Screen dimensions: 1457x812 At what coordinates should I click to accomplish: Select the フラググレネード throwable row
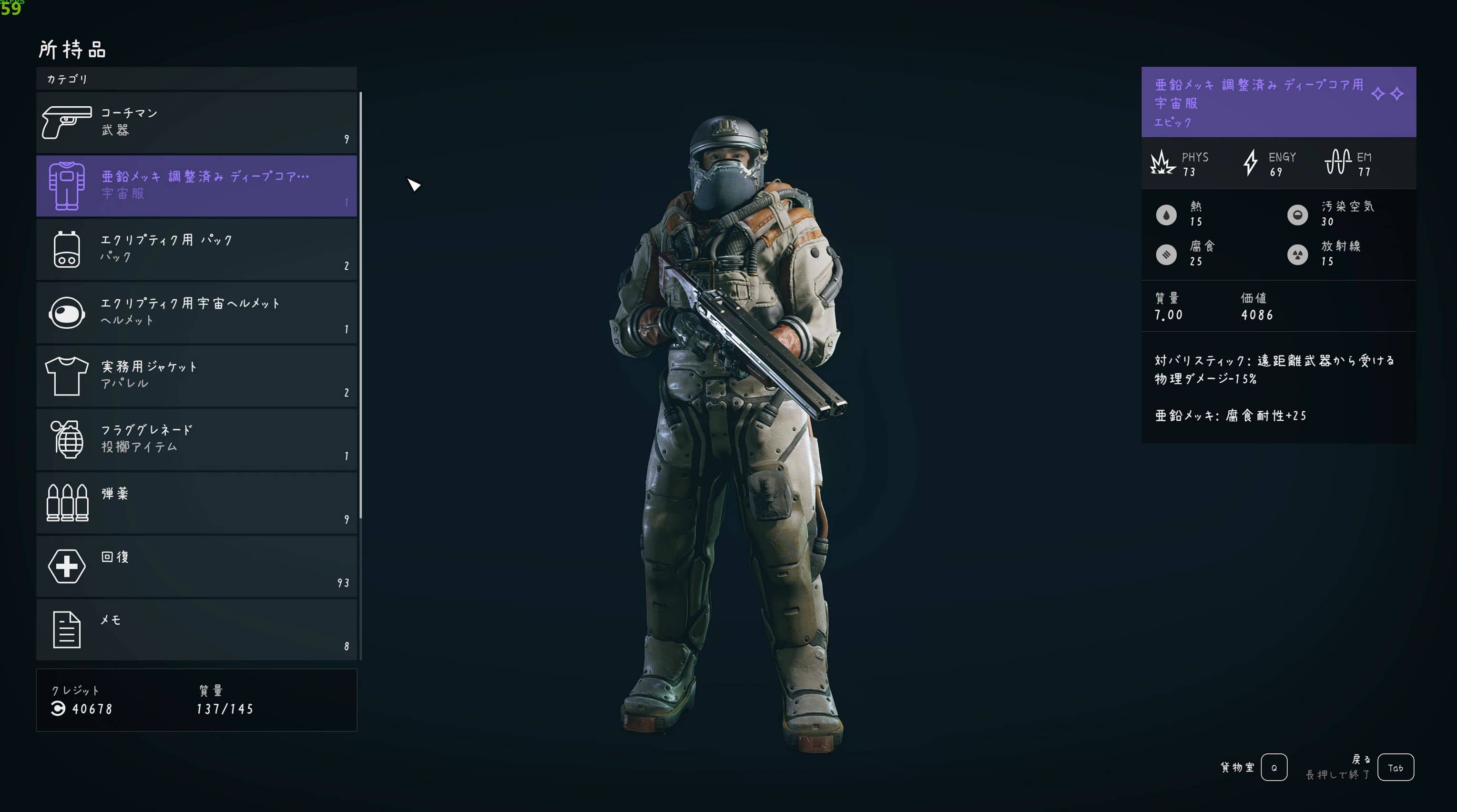[x=196, y=439]
